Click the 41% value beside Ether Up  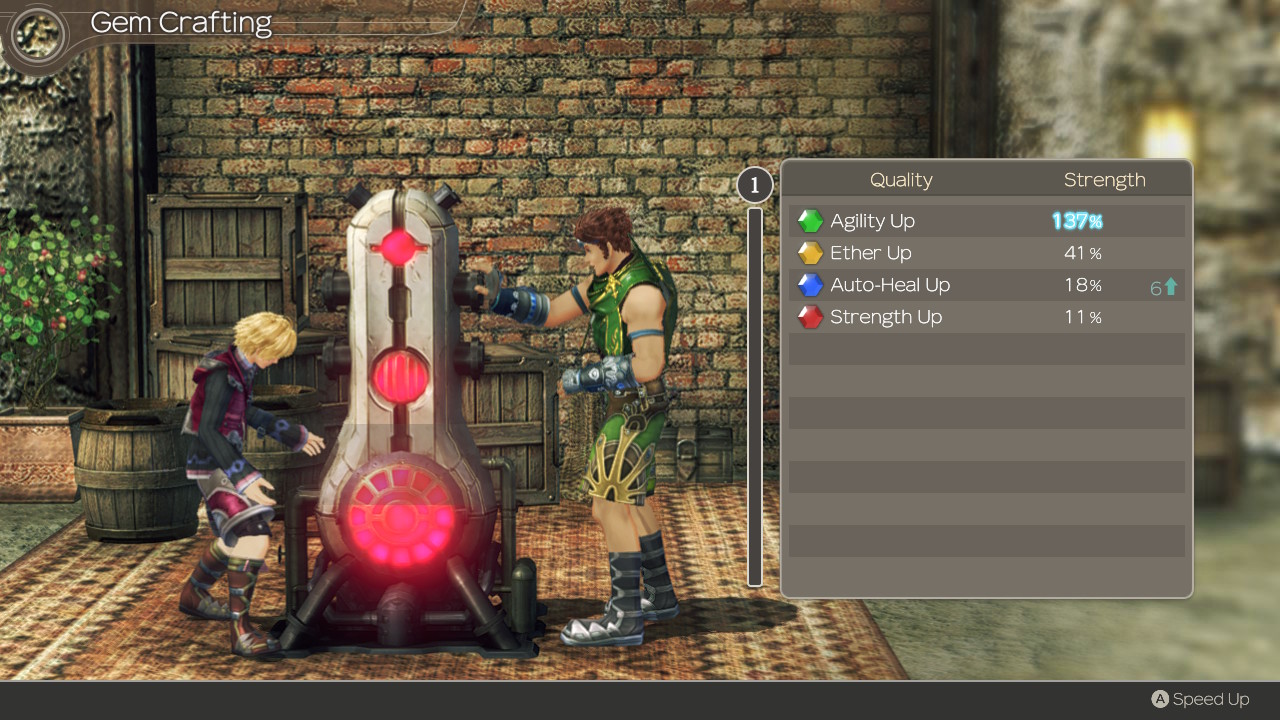pos(1082,252)
